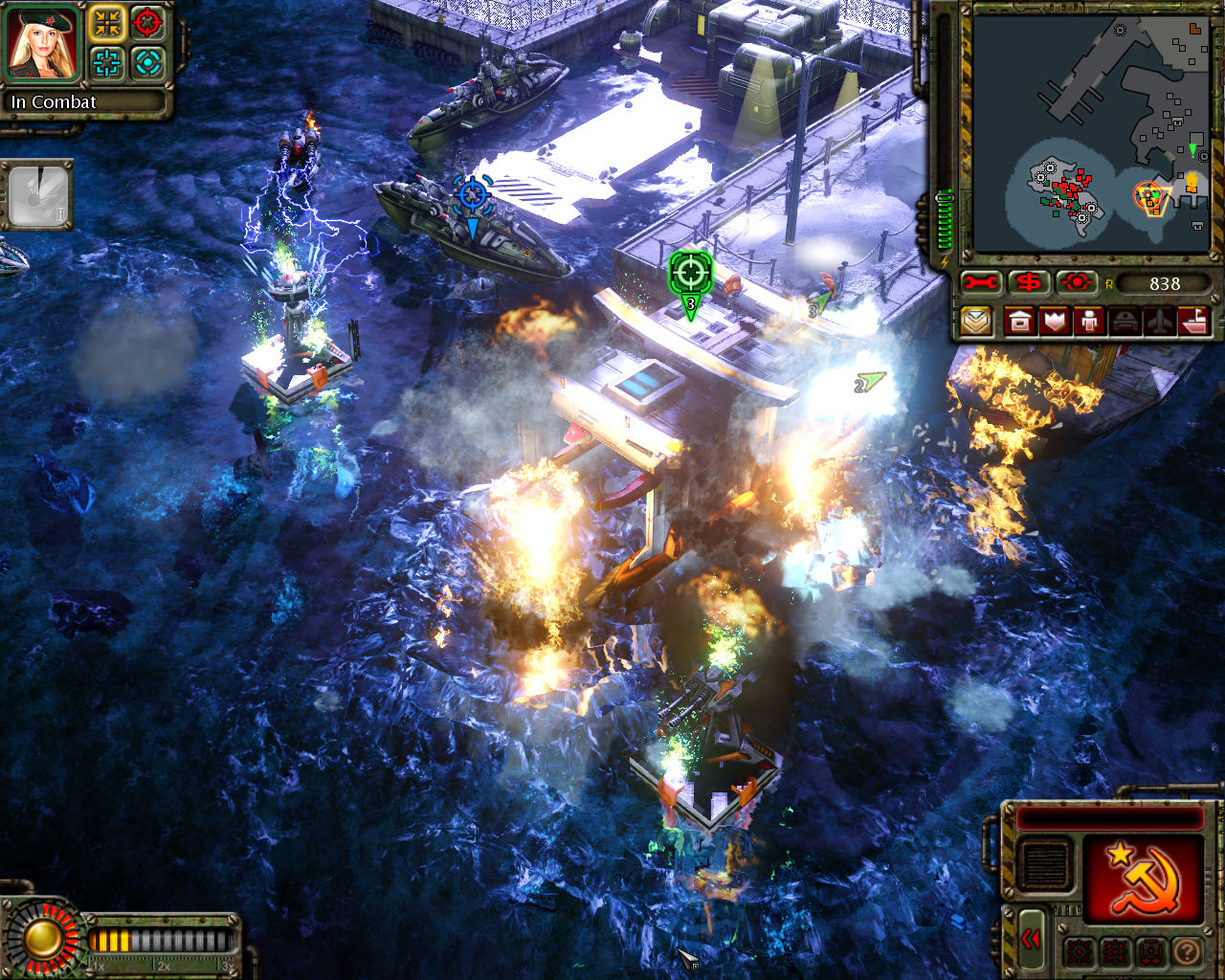1225x980 pixels.
Task: Click the red target-reticle button
Action: tap(1077, 283)
